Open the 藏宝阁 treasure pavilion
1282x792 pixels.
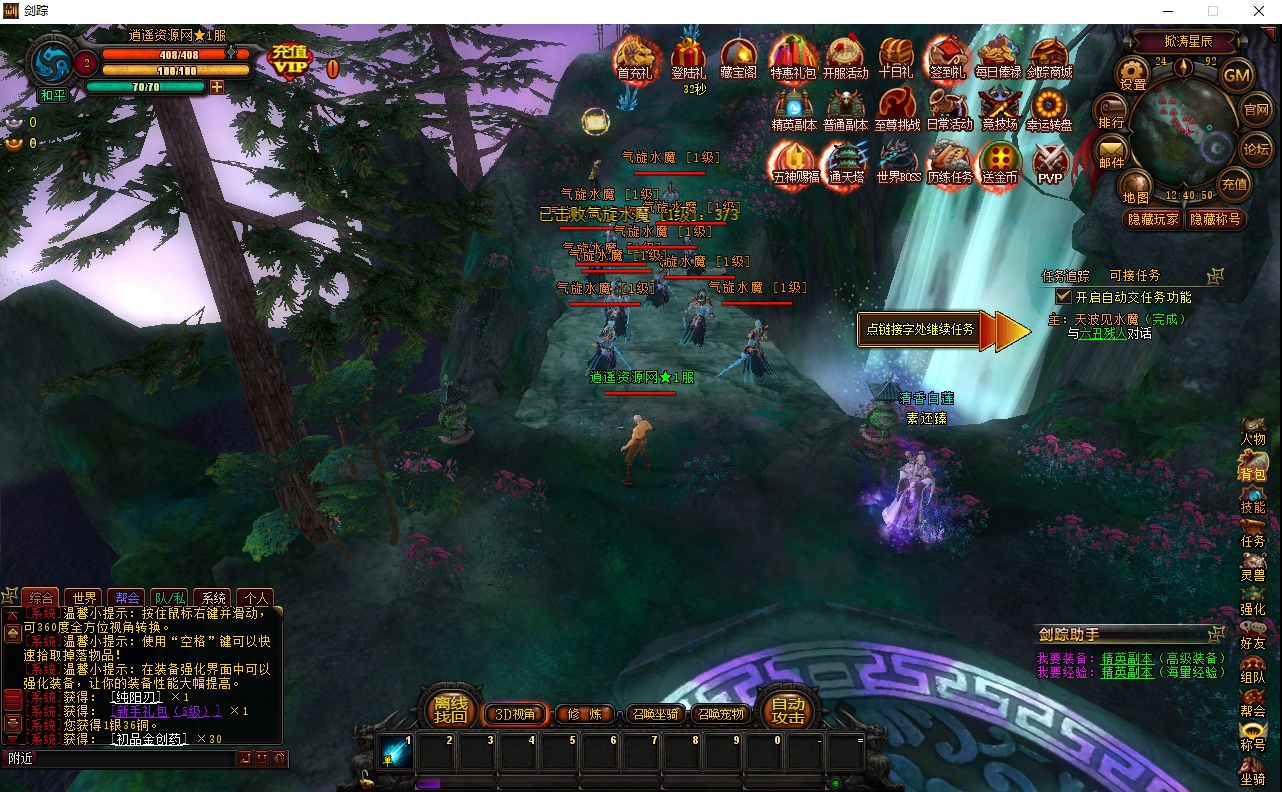(738, 57)
